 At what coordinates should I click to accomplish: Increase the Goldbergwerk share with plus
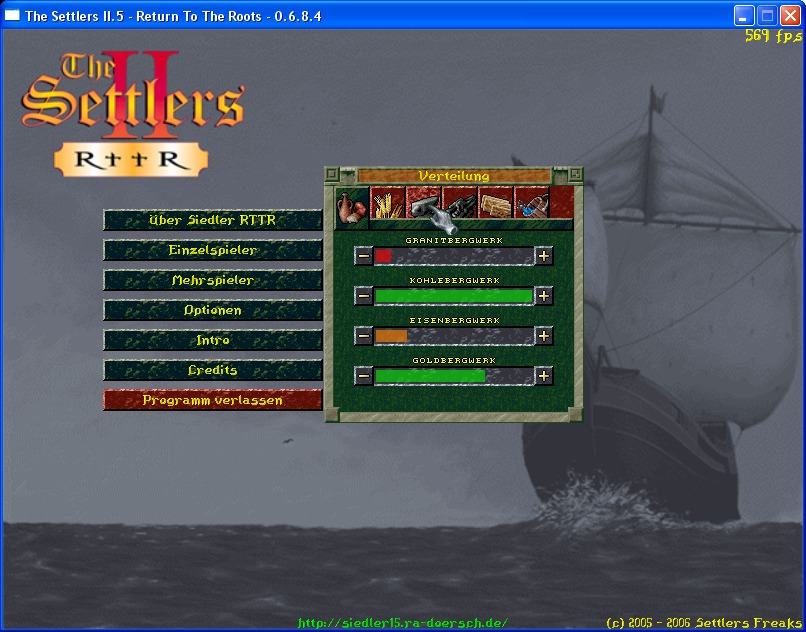(x=543, y=376)
